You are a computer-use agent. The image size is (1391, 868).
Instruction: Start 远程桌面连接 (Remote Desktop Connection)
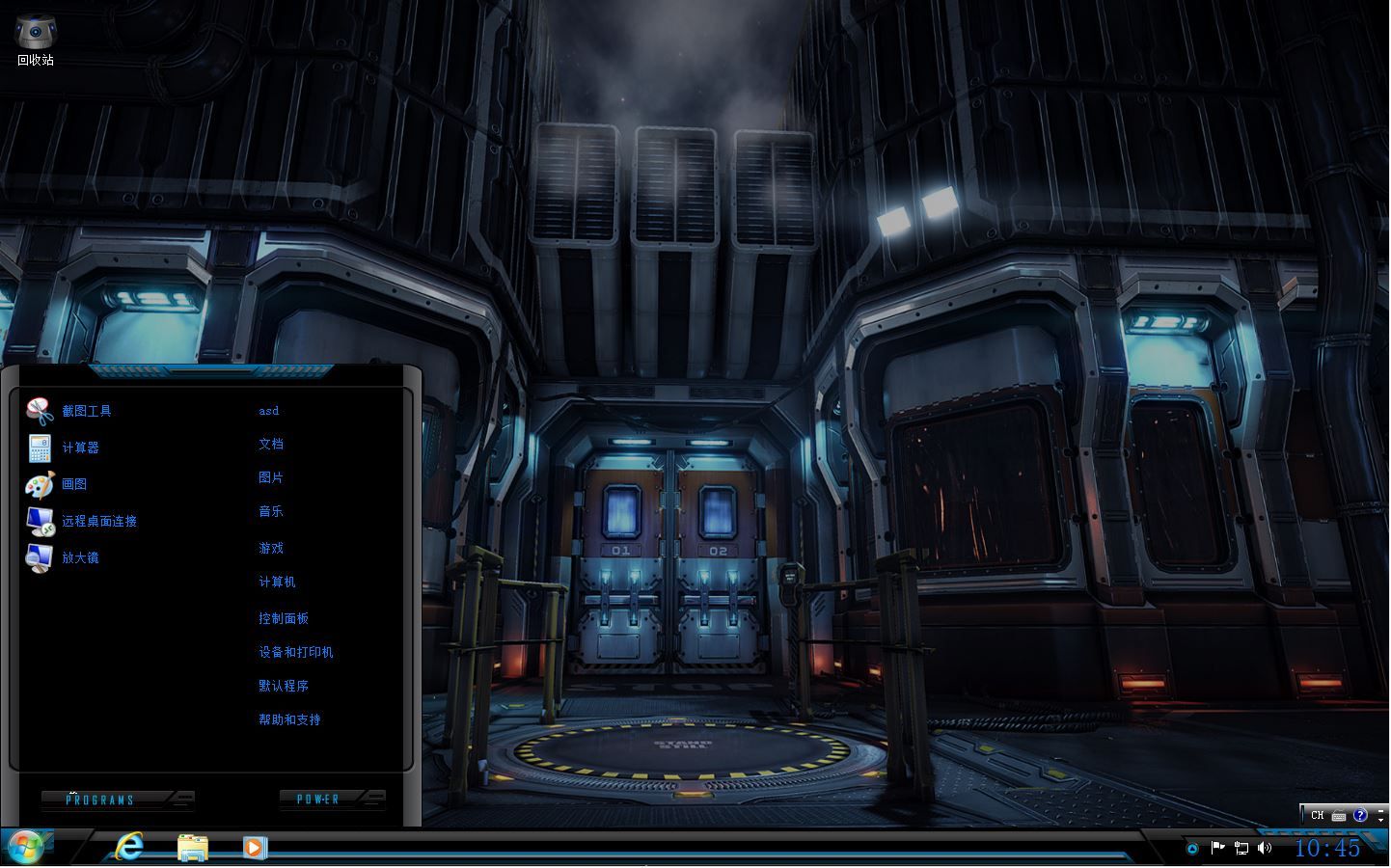(x=98, y=521)
